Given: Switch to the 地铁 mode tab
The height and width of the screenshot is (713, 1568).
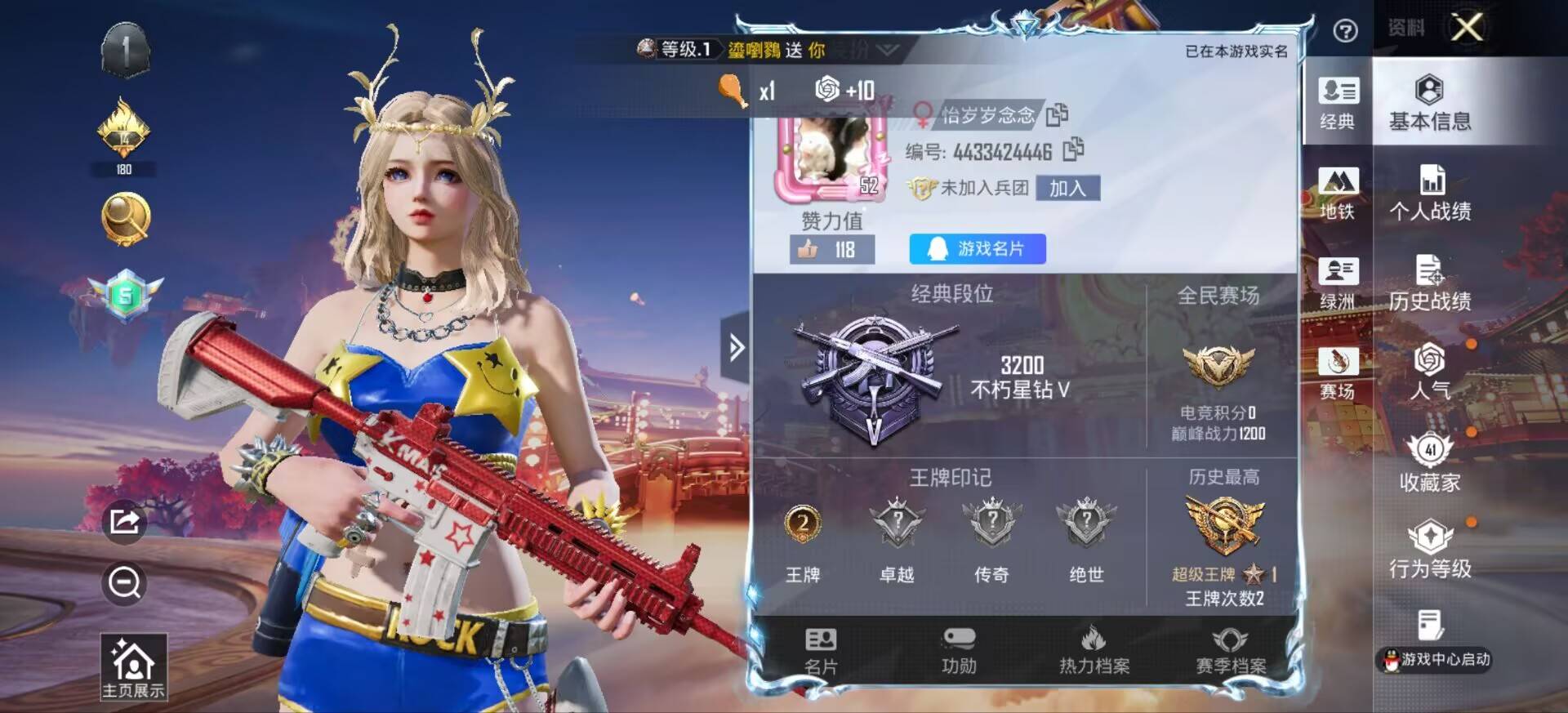Looking at the screenshot, I should (1337, 194).
